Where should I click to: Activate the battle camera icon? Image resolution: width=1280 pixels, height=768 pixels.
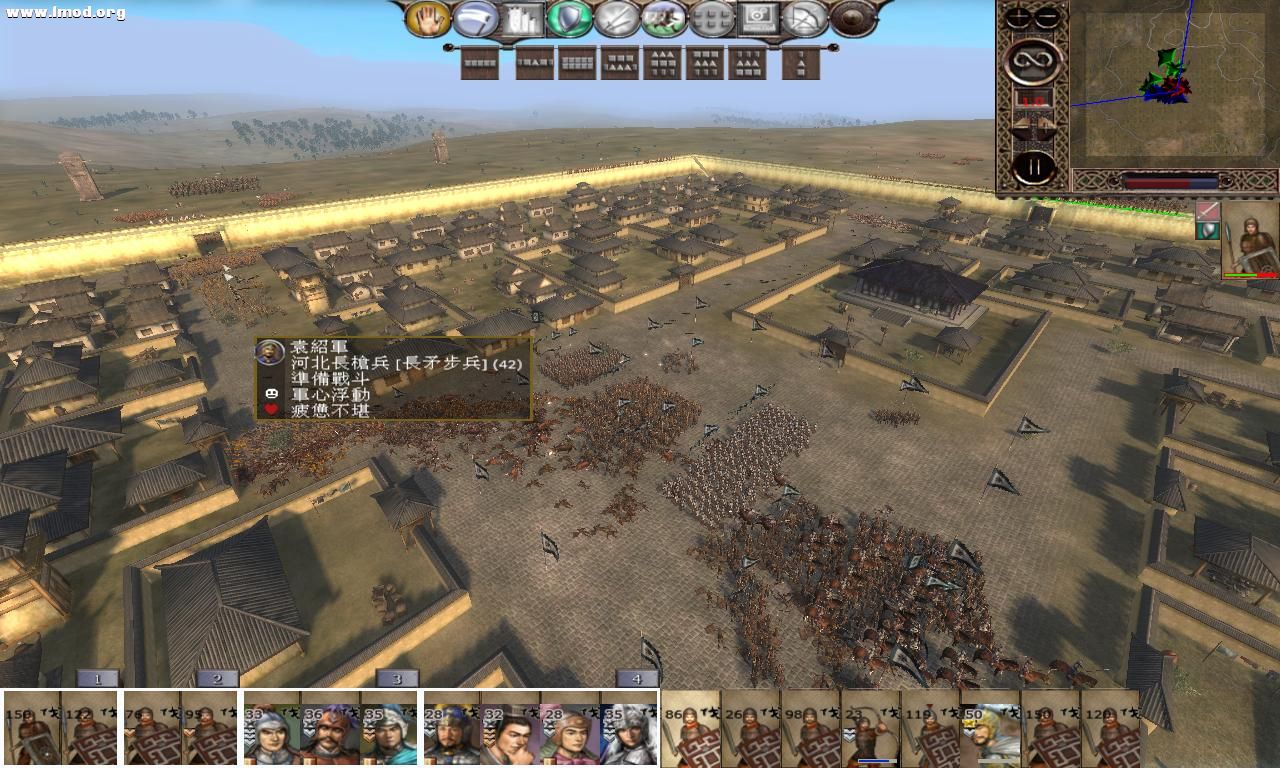760,18
